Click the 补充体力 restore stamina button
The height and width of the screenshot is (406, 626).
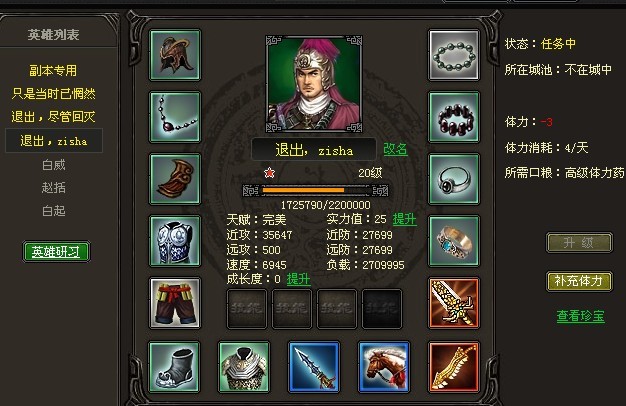(579, 281)
